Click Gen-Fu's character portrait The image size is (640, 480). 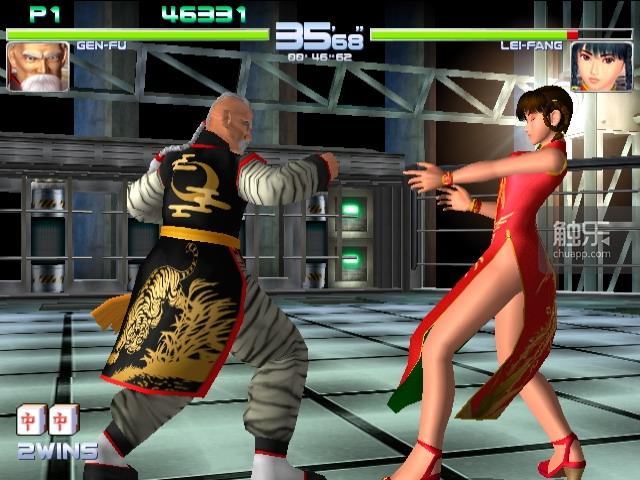pyautogui.click(x=38, y=67)
